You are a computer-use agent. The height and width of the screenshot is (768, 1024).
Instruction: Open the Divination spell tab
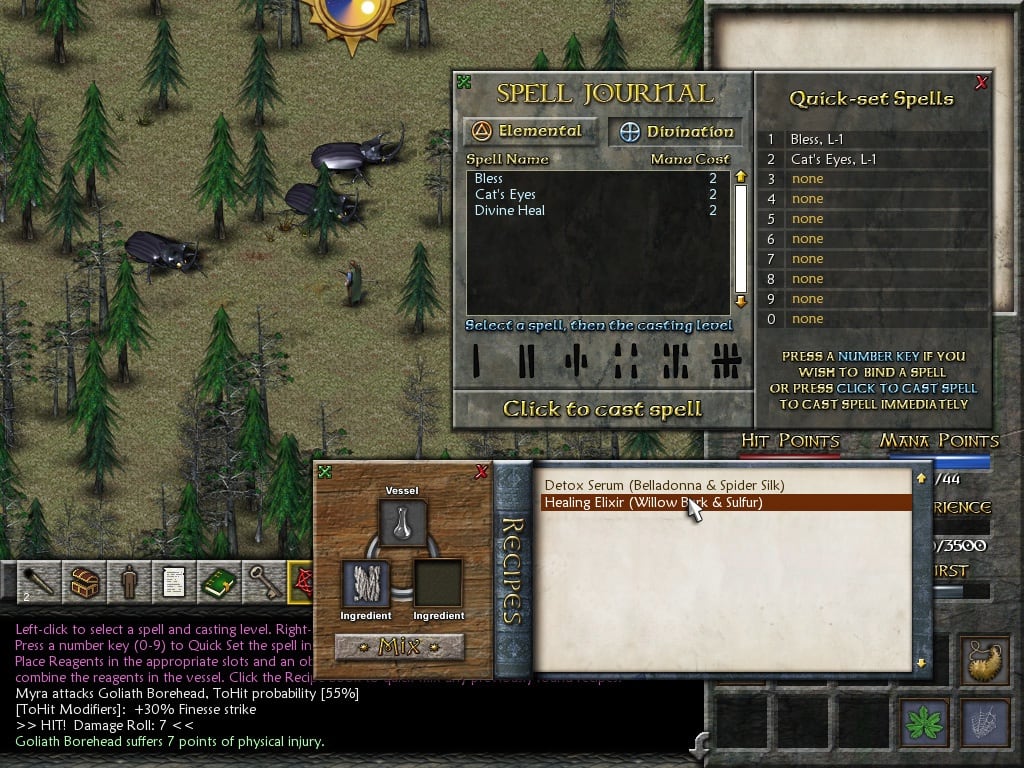point(677,132)
